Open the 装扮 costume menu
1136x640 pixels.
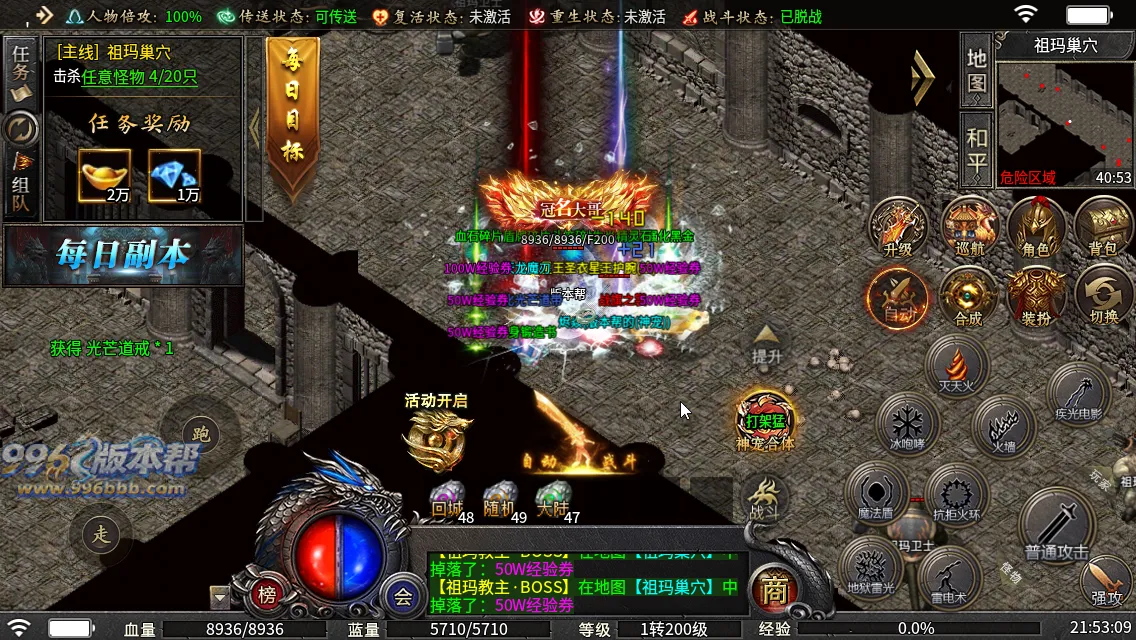click(x=1035, y=297)
